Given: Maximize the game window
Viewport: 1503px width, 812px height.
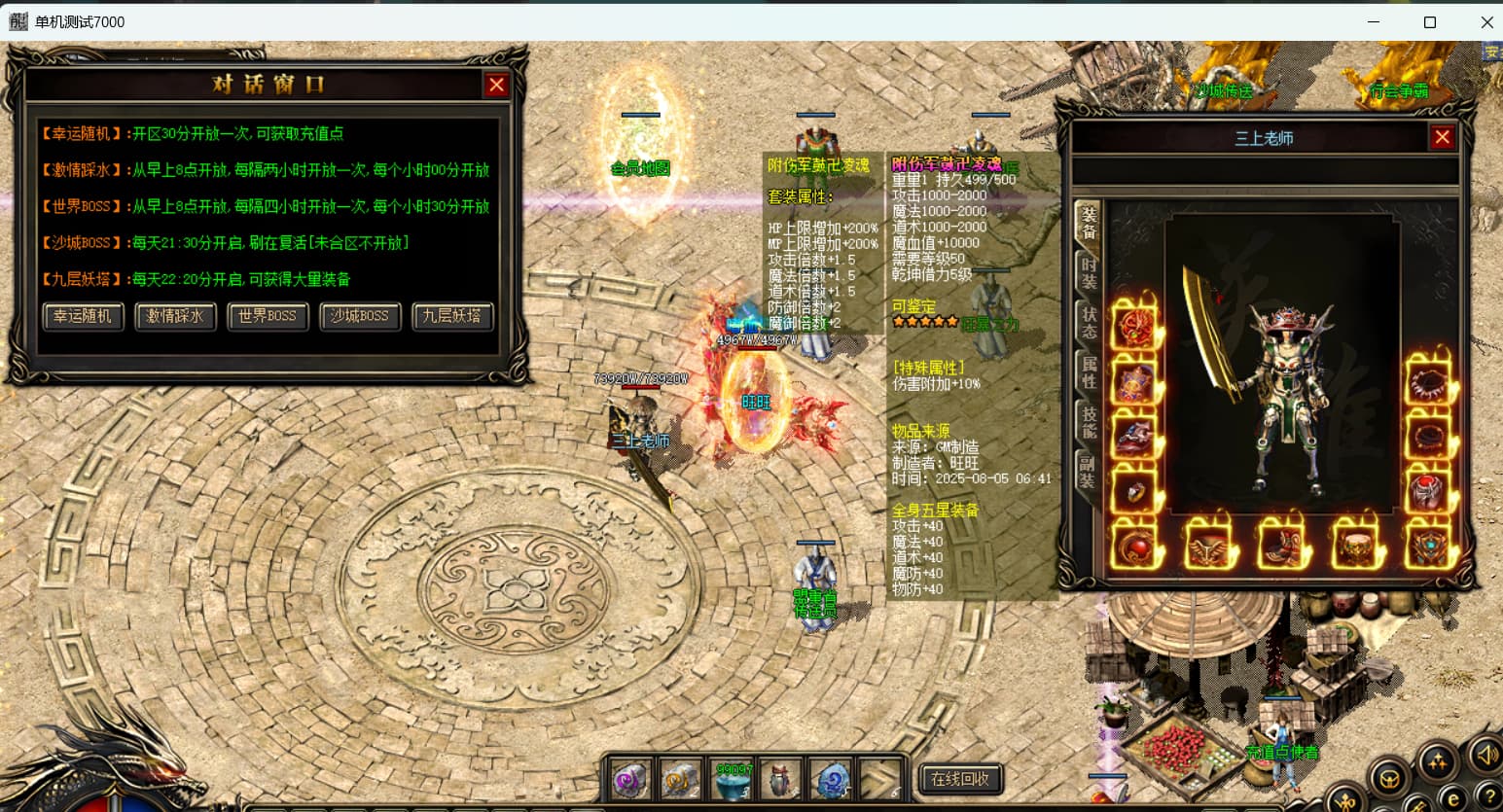Looking at the screenshot, I should click(x=1429, y=21).
